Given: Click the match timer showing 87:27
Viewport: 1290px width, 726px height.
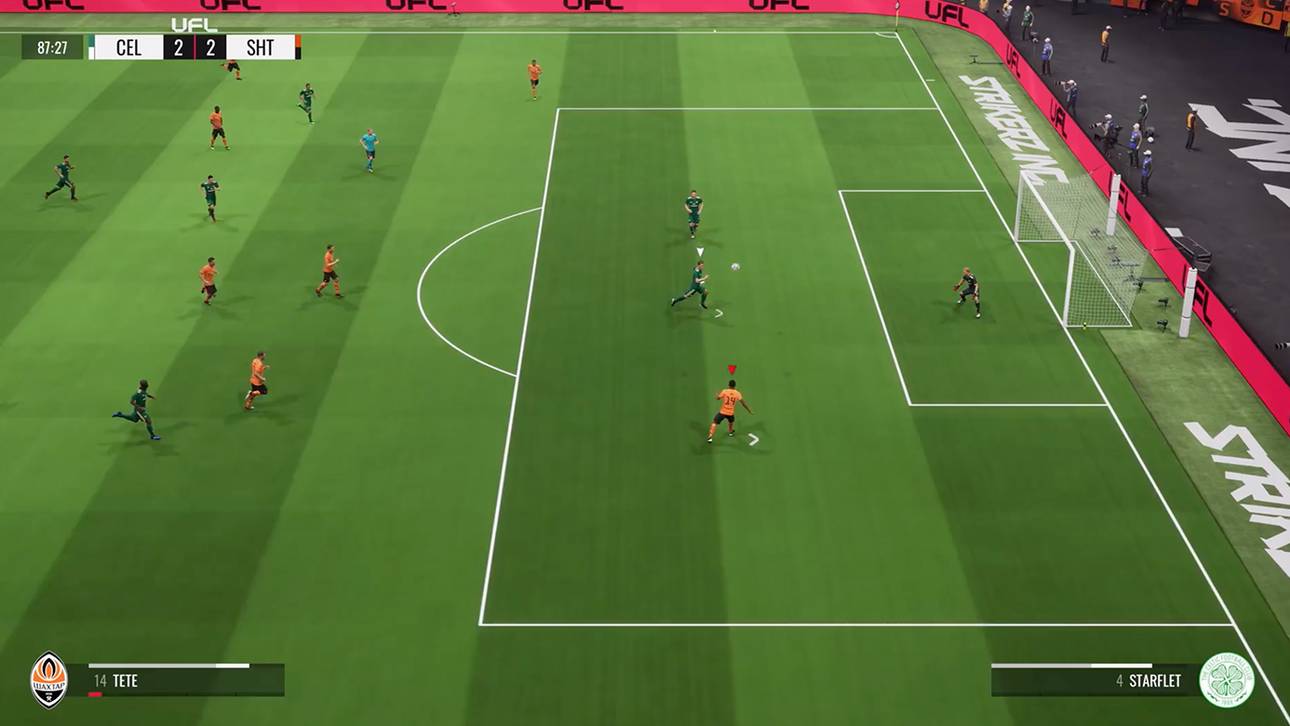Looking at the screenshot, I should coord(52,47).
